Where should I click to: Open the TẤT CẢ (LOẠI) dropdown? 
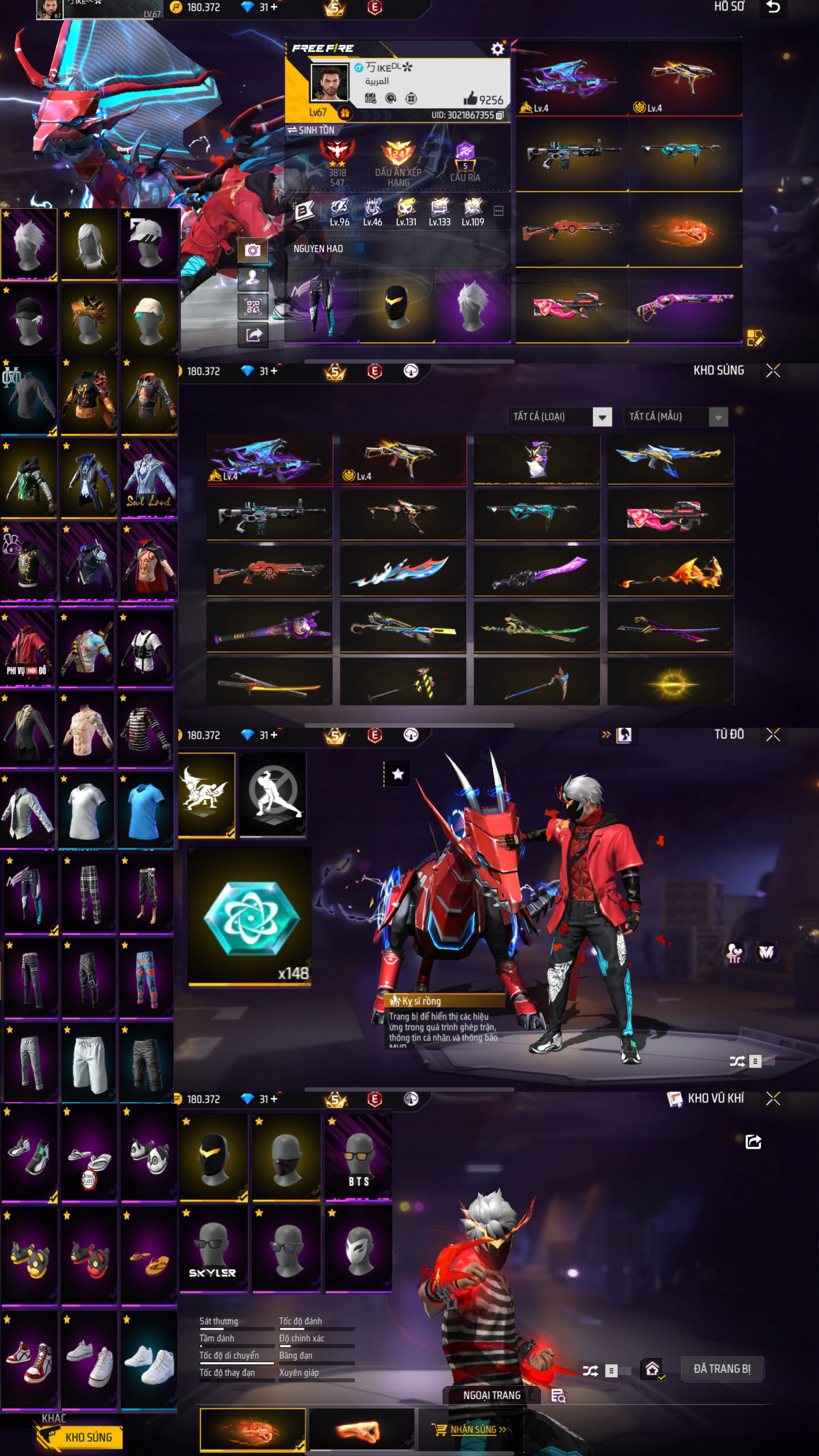point(602,417)
